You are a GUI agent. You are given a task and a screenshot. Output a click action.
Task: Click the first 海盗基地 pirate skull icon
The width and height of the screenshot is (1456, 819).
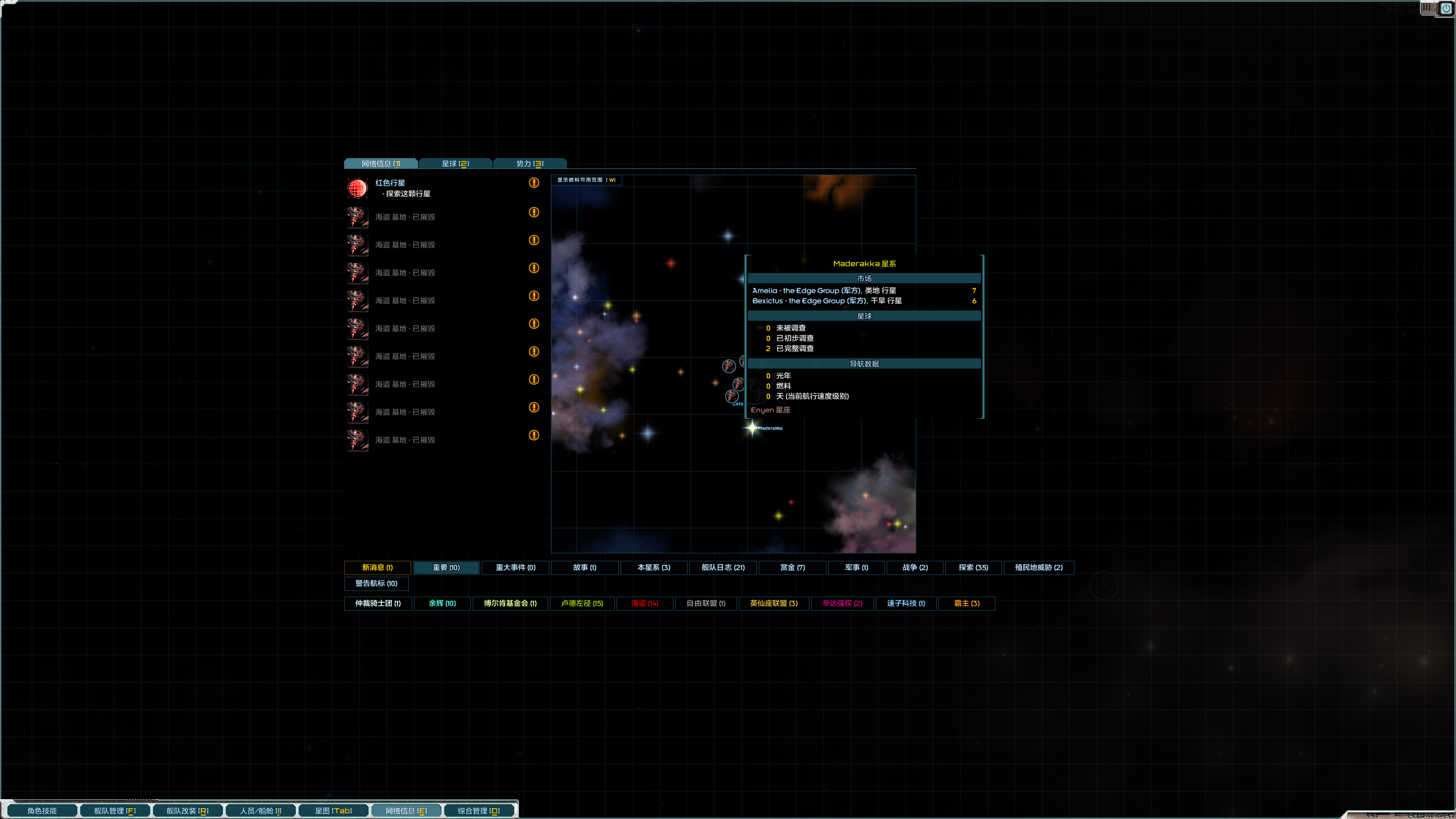pos(357,217)
